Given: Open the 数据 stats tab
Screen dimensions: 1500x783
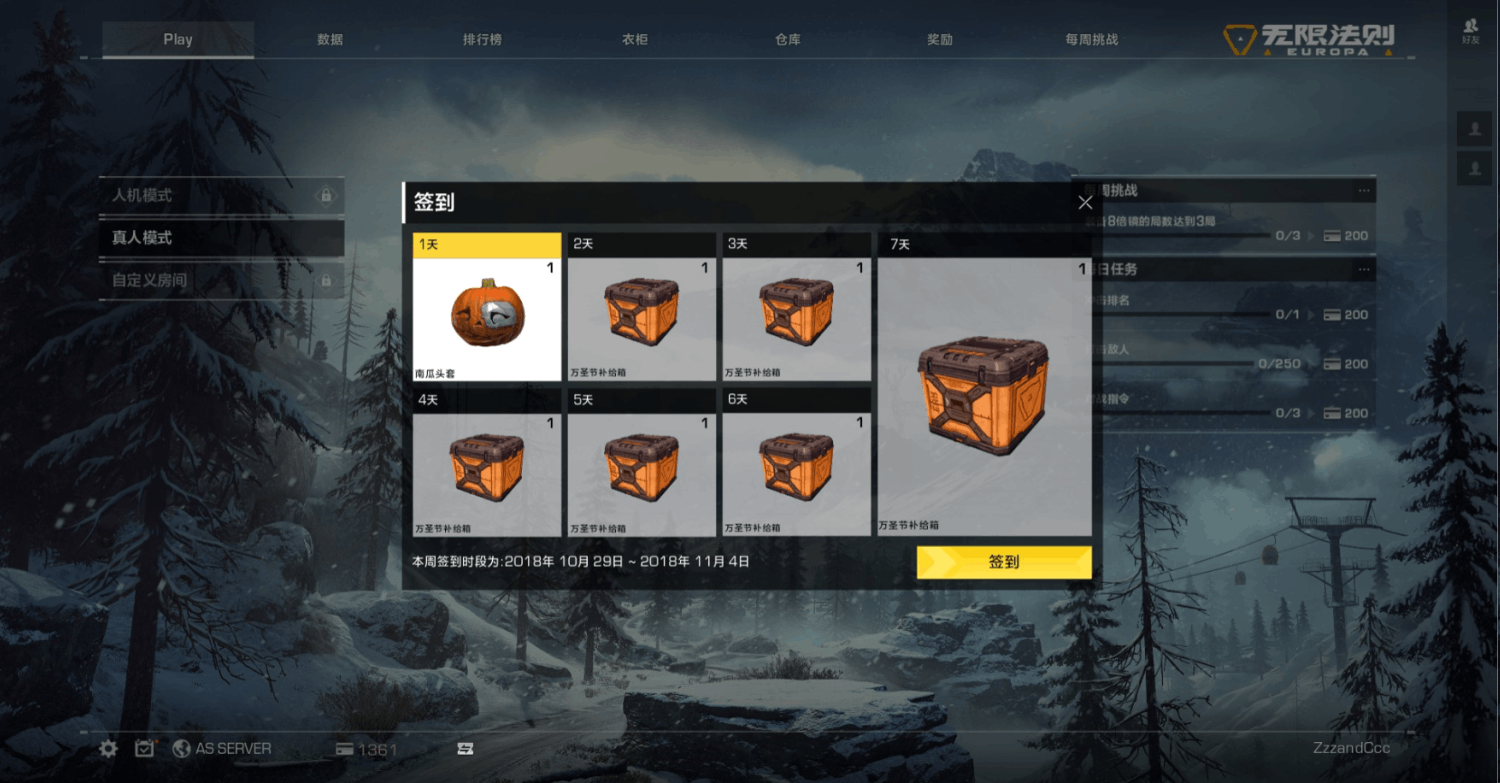Looking at the screenshot, I should (330, 40).
